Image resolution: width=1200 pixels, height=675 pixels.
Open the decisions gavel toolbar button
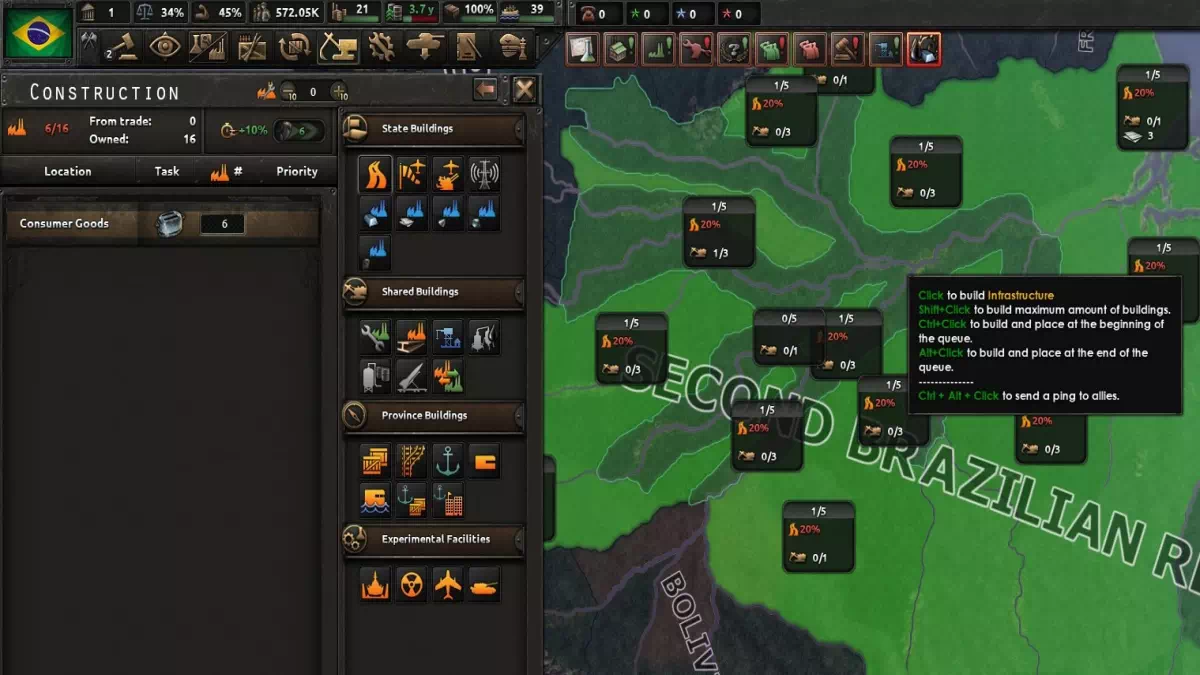coord(122,46)
